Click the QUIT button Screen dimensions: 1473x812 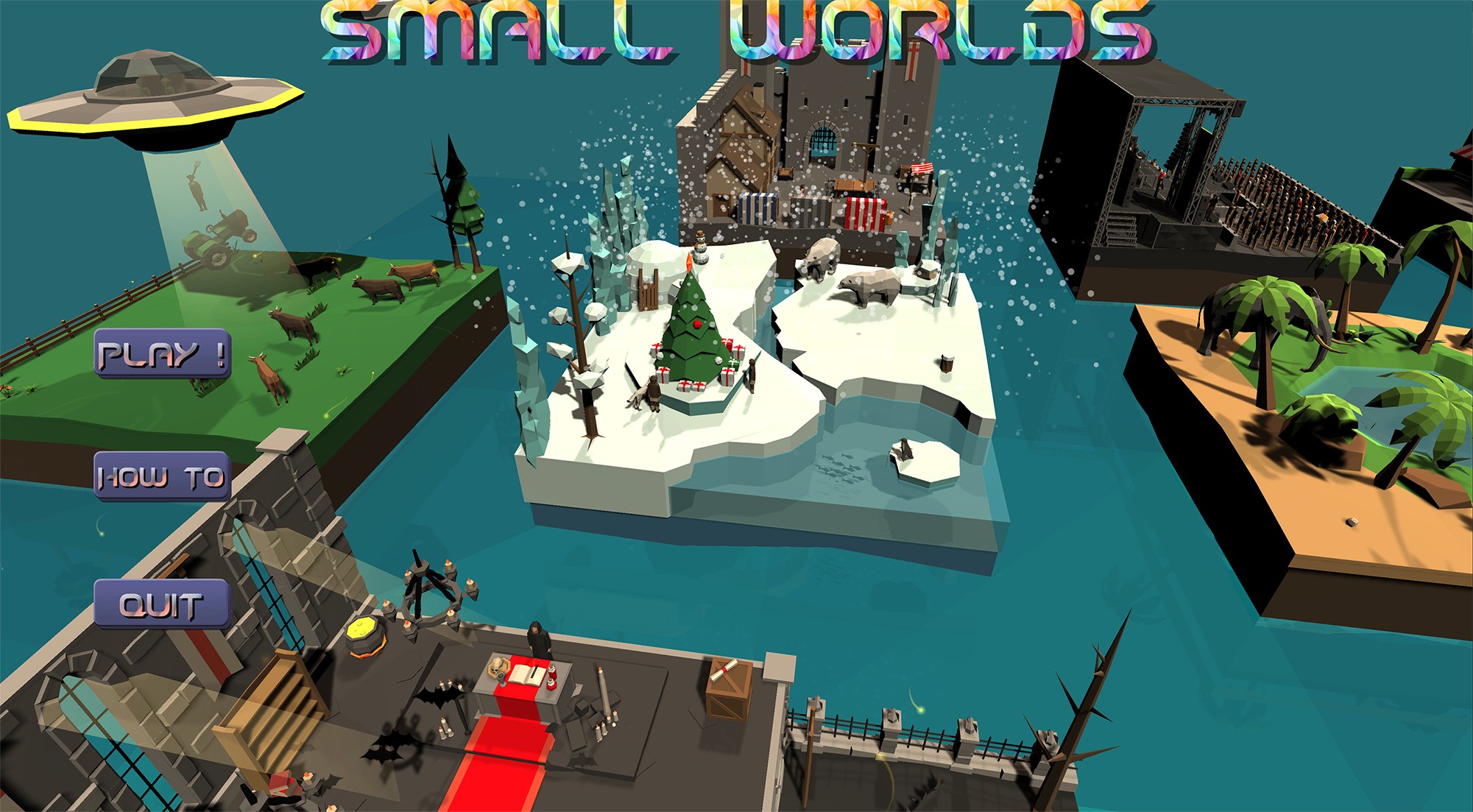coord(160,604)
